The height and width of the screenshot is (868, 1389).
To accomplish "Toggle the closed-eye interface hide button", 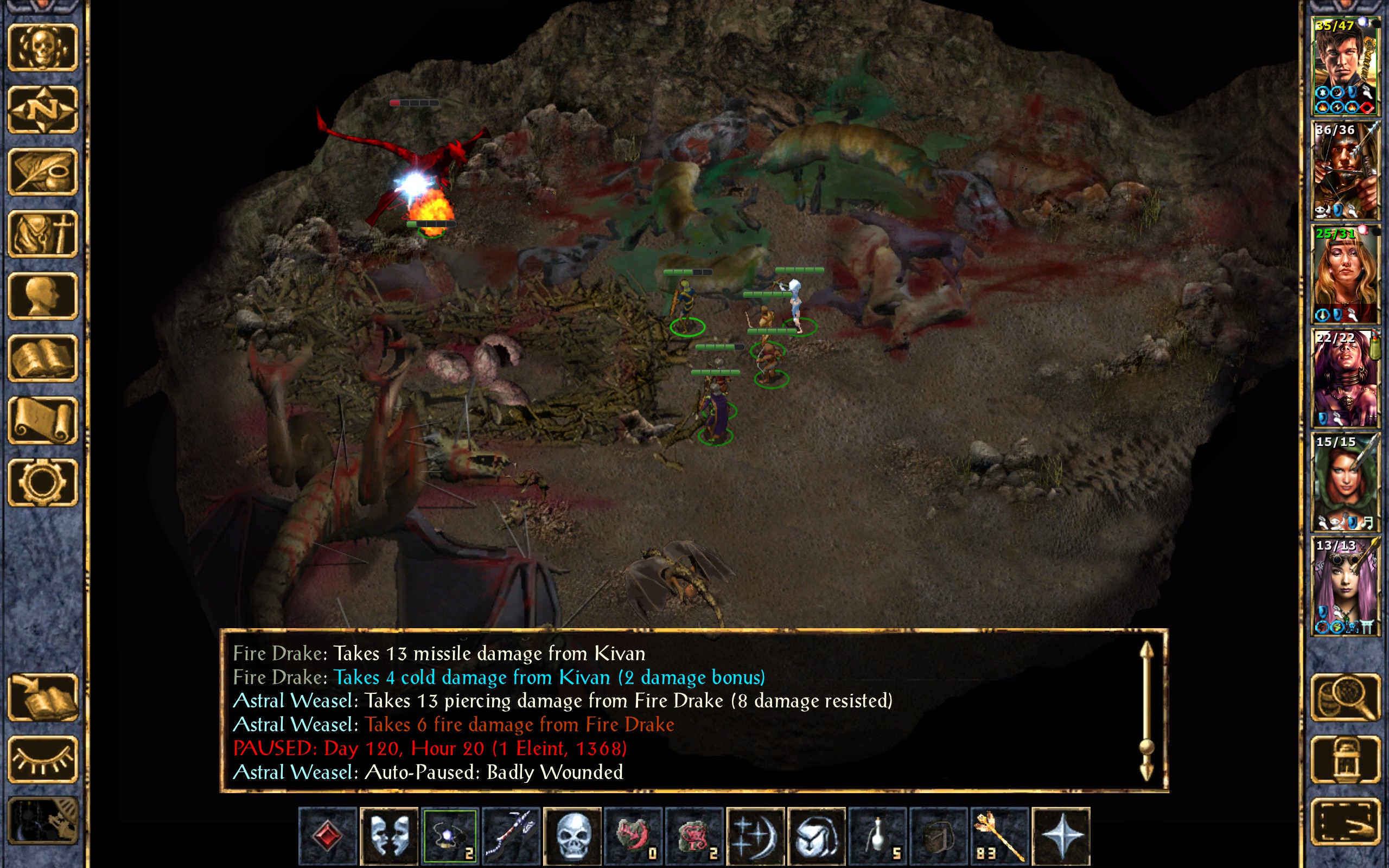I will tap(42, 759).
